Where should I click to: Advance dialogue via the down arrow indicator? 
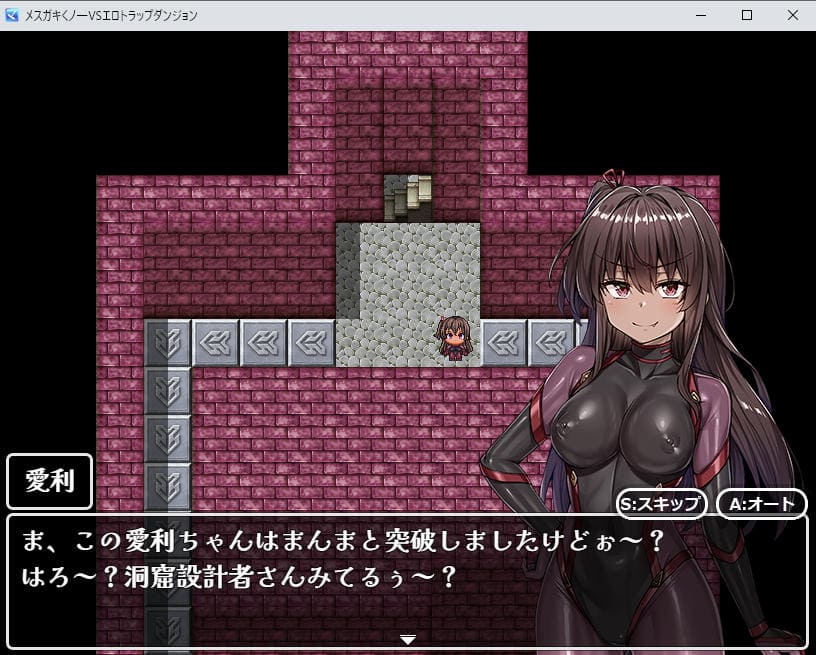tap(407, 639)
